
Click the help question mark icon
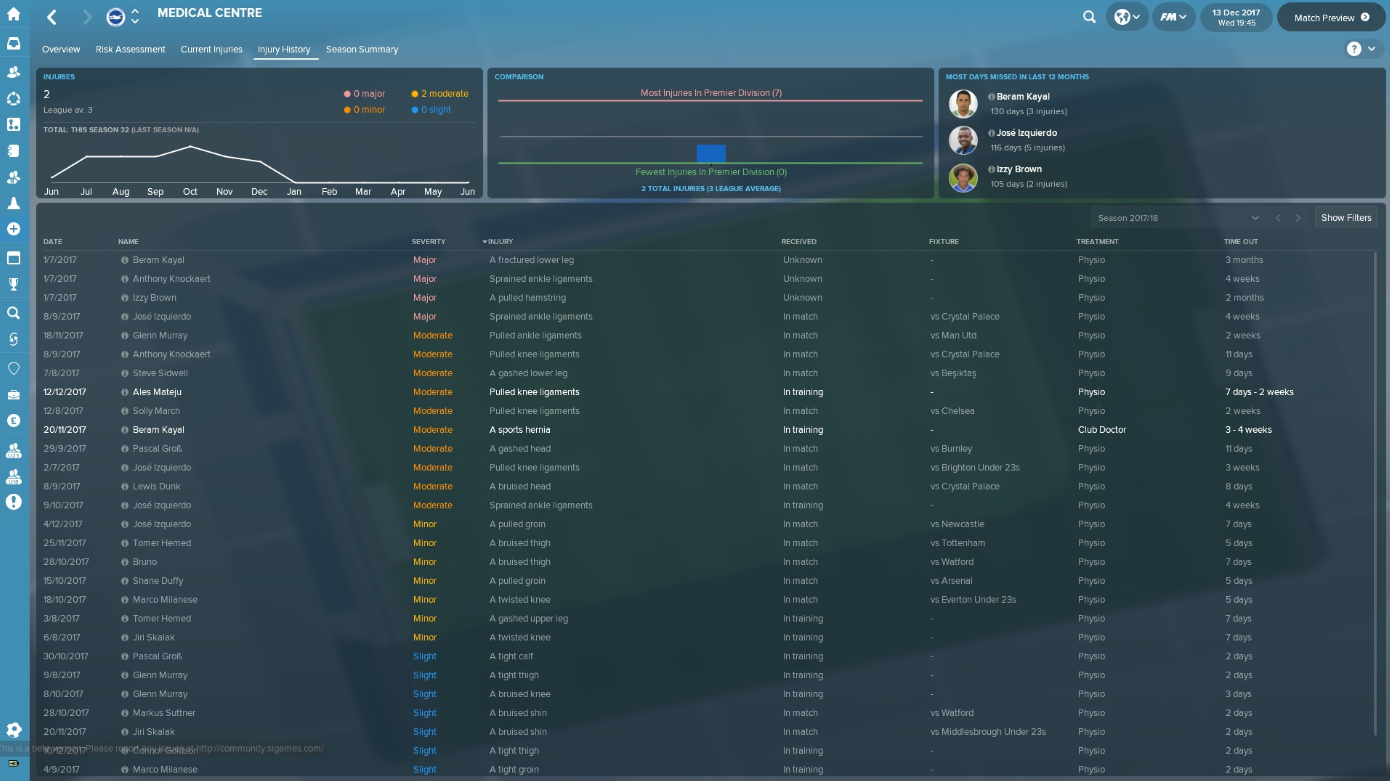1352,47
